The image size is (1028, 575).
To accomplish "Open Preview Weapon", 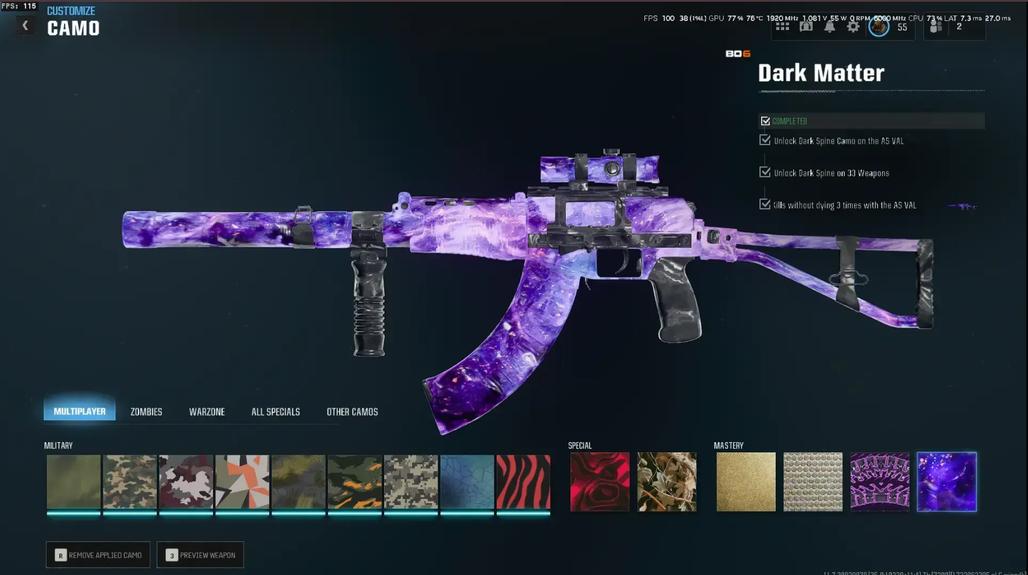I will (x=200, y=555).
